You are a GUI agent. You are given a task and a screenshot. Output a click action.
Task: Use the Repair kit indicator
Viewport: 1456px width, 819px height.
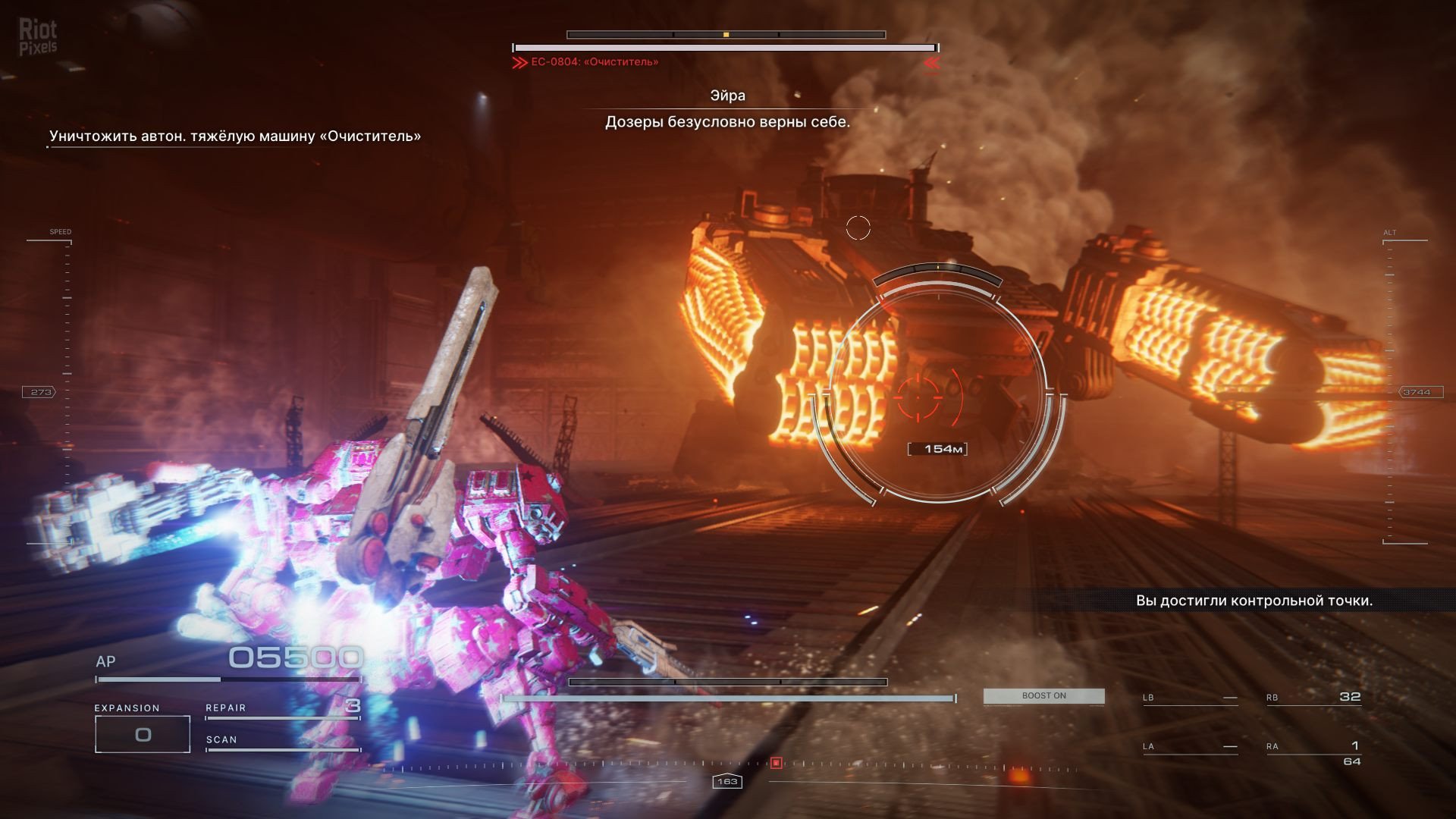click(282, 708)
